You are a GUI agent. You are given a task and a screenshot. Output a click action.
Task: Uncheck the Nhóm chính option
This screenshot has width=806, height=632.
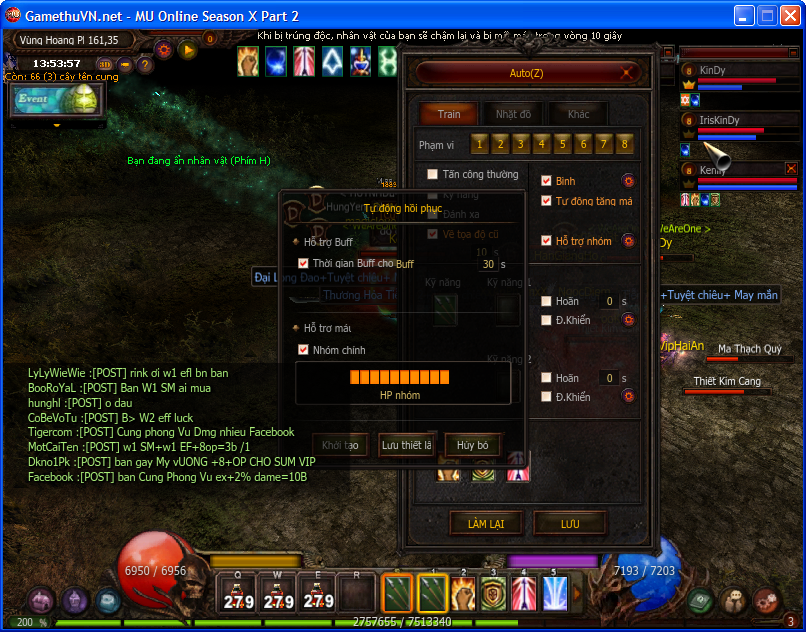tap(304, 350)
